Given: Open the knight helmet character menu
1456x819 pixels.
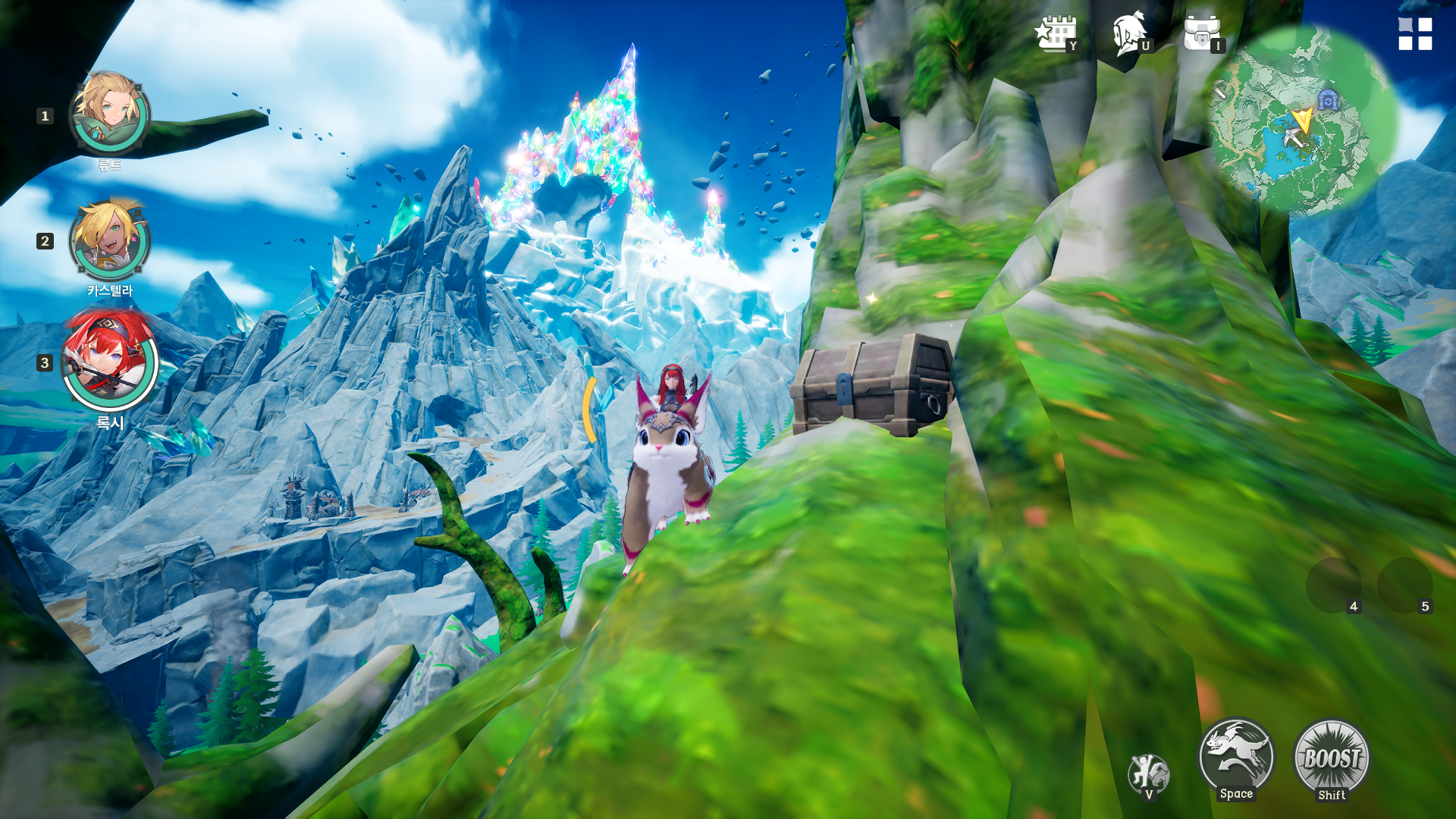Looking at the screenshot, I should (x=1130, y=34).
